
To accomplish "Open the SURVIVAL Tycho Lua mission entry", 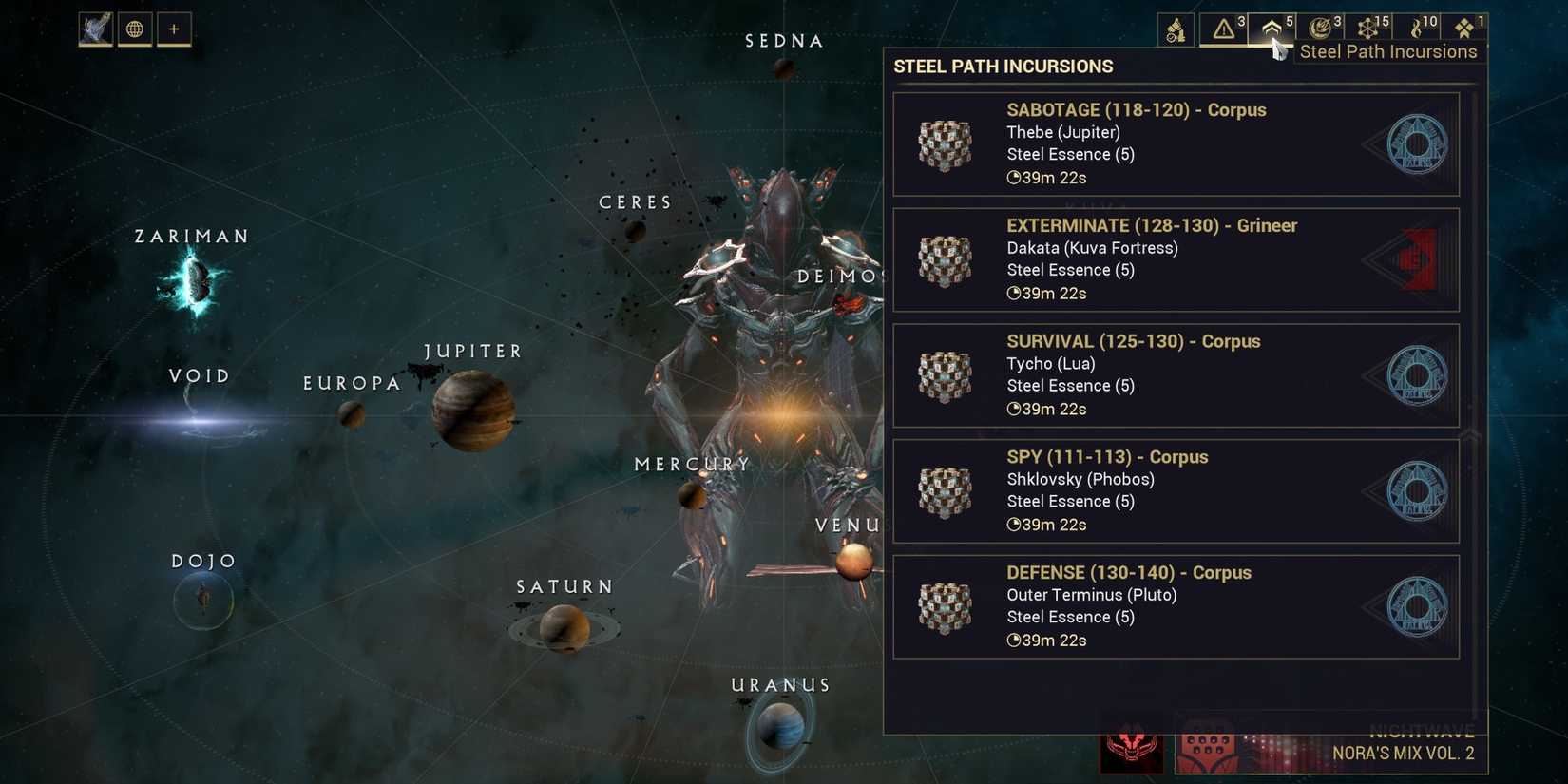I will [1176, 375].
